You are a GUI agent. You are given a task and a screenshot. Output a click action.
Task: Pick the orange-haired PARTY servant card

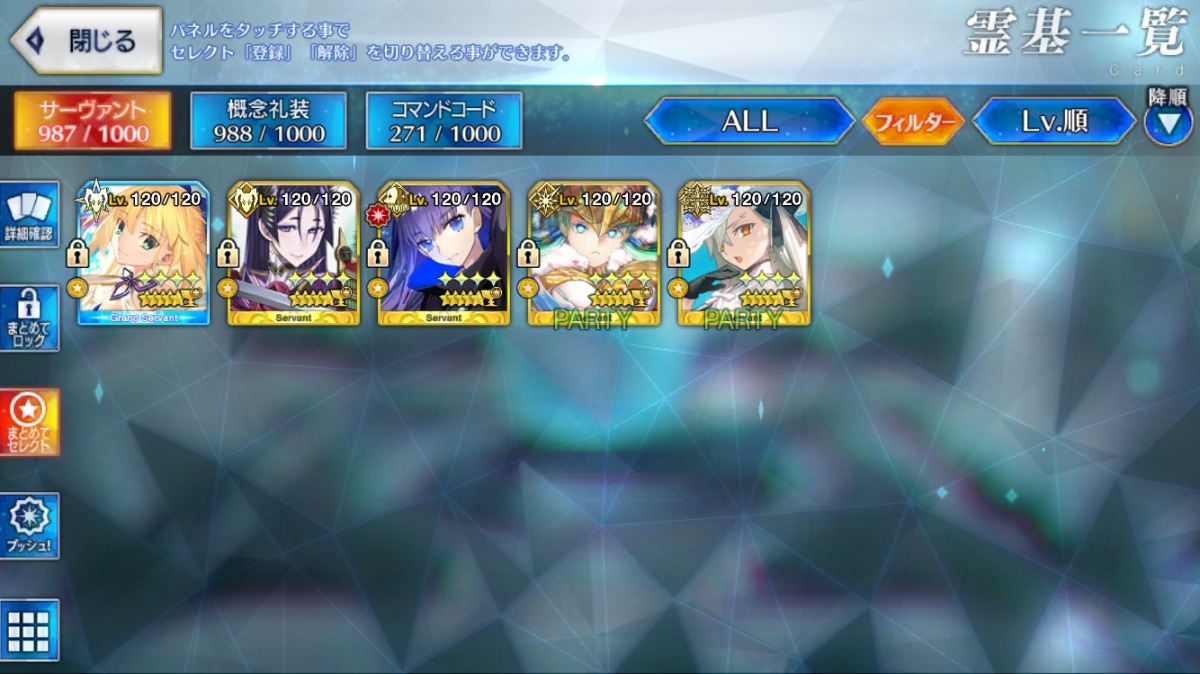(593, 254)
